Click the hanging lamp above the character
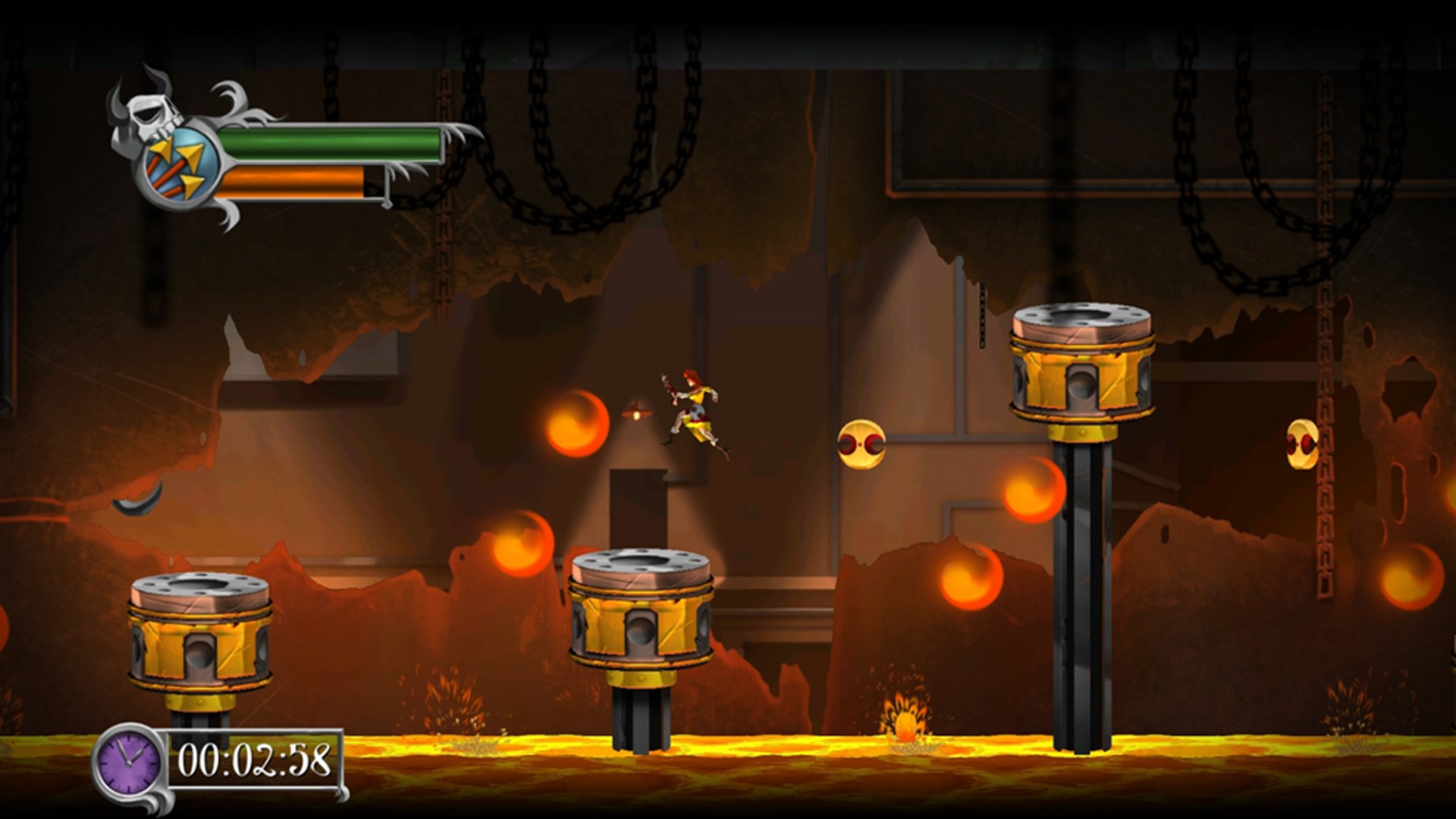 637,413
